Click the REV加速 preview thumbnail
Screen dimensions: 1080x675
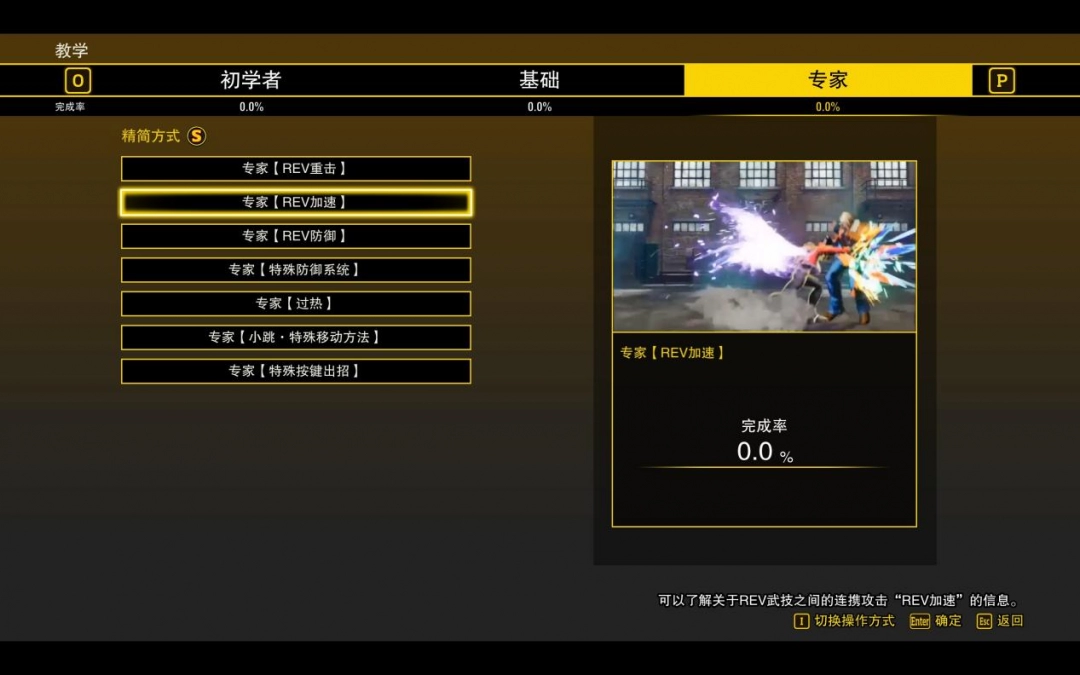pyautogui.click(x=764, y=246)
